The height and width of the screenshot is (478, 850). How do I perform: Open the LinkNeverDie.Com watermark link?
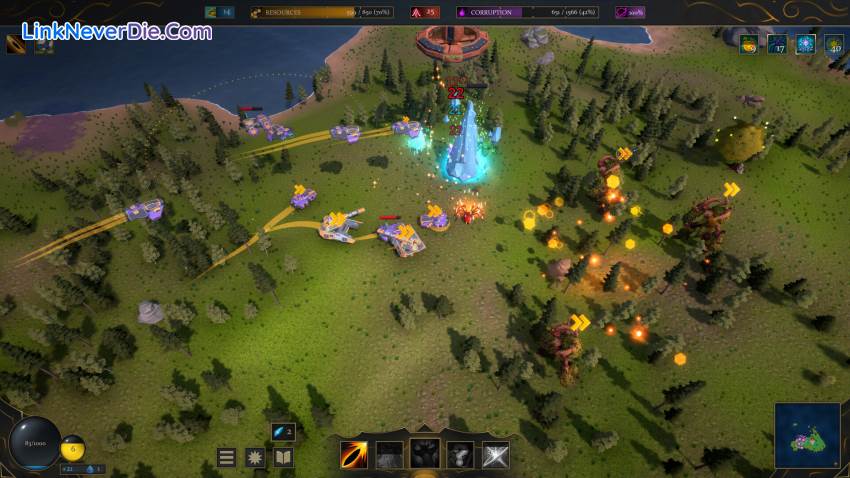pyautogui.click(x=110, y=31)
